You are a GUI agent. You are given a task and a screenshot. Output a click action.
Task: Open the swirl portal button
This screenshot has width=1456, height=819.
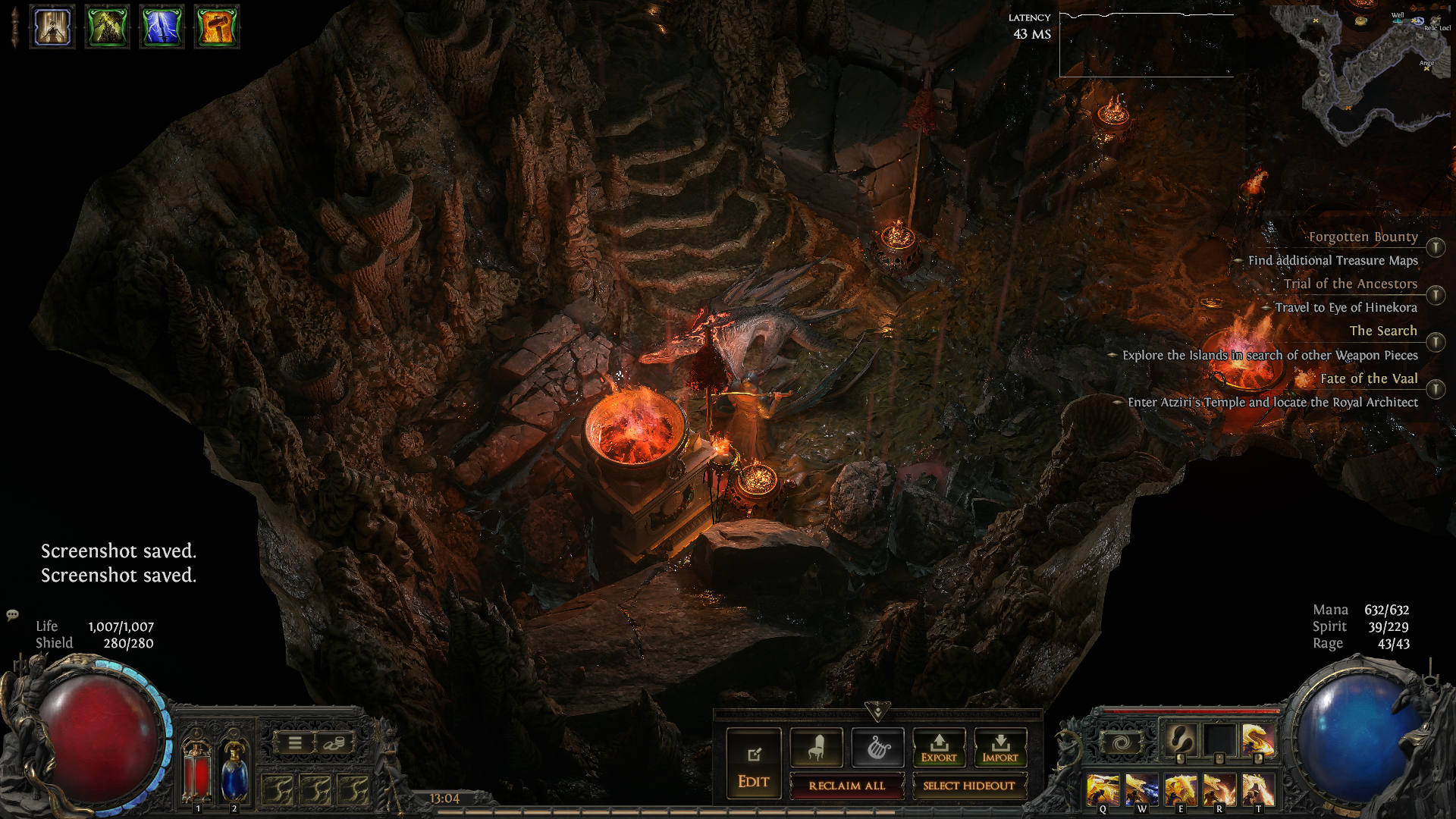(x=1121, y=742)
